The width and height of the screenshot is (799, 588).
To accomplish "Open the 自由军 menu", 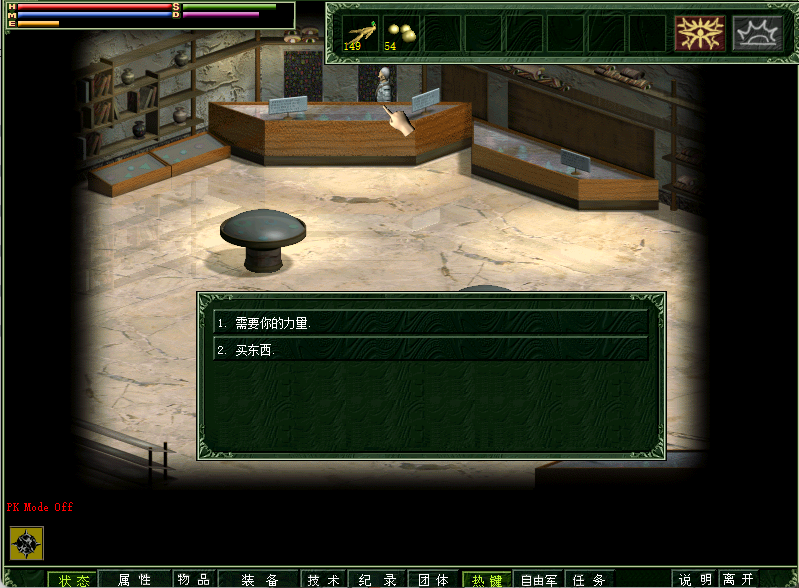I will coord(541,580).
